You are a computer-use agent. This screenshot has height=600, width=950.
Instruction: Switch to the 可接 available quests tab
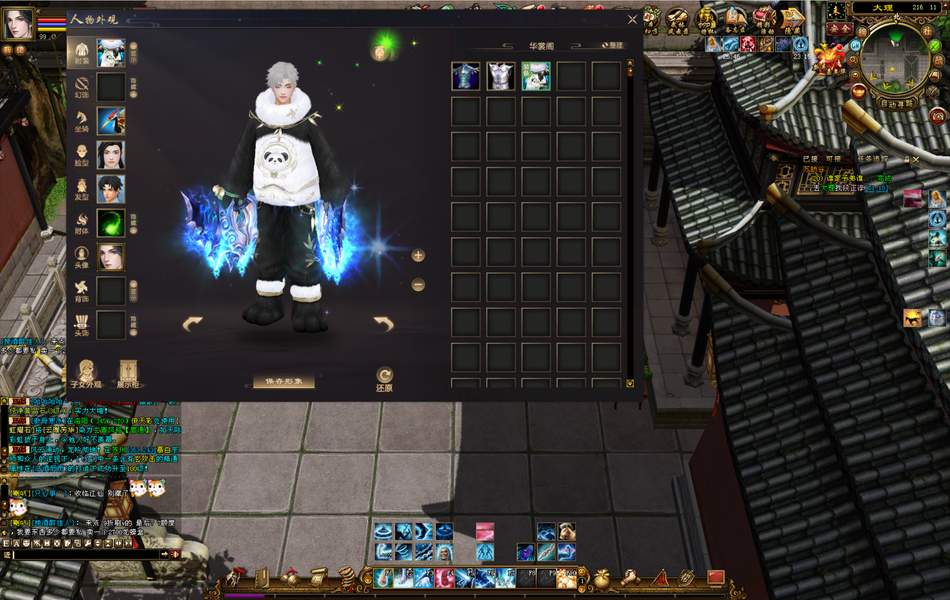[x=833, y=158]
